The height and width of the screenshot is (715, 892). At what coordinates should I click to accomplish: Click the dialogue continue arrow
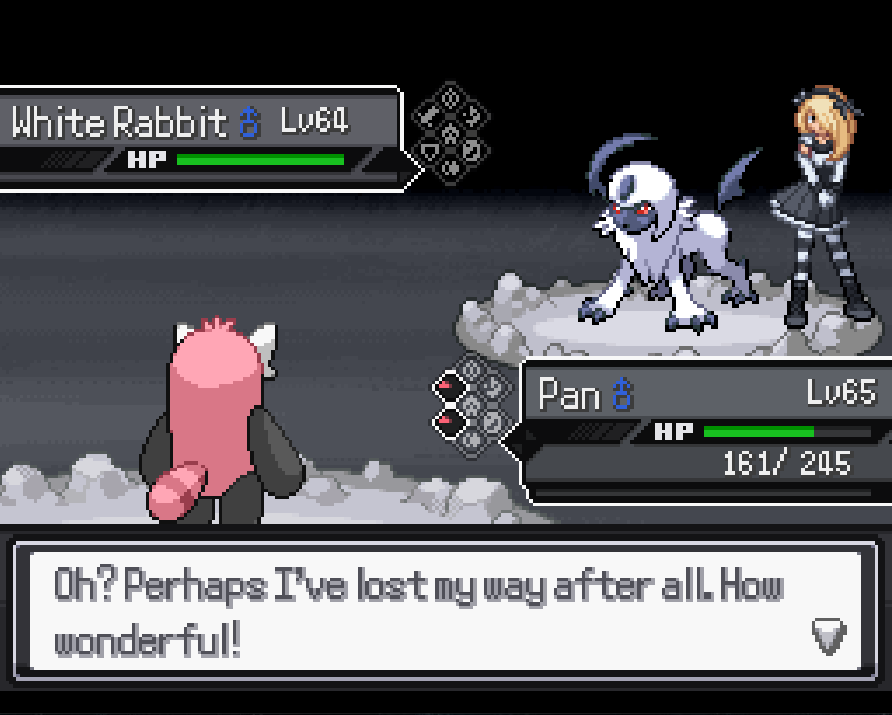tap(828, 635)
